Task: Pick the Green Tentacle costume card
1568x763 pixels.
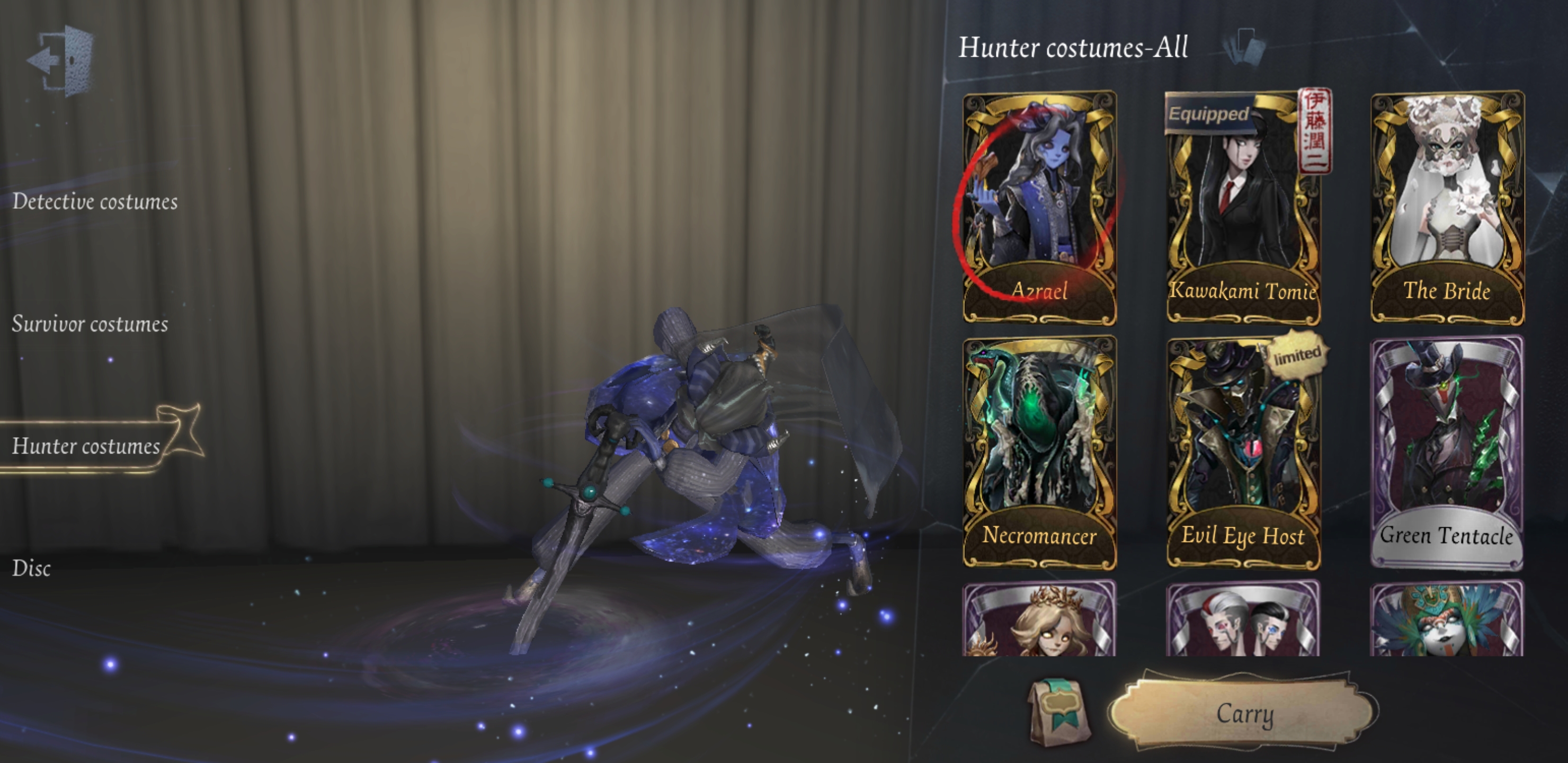Action: click(1447, 452)
